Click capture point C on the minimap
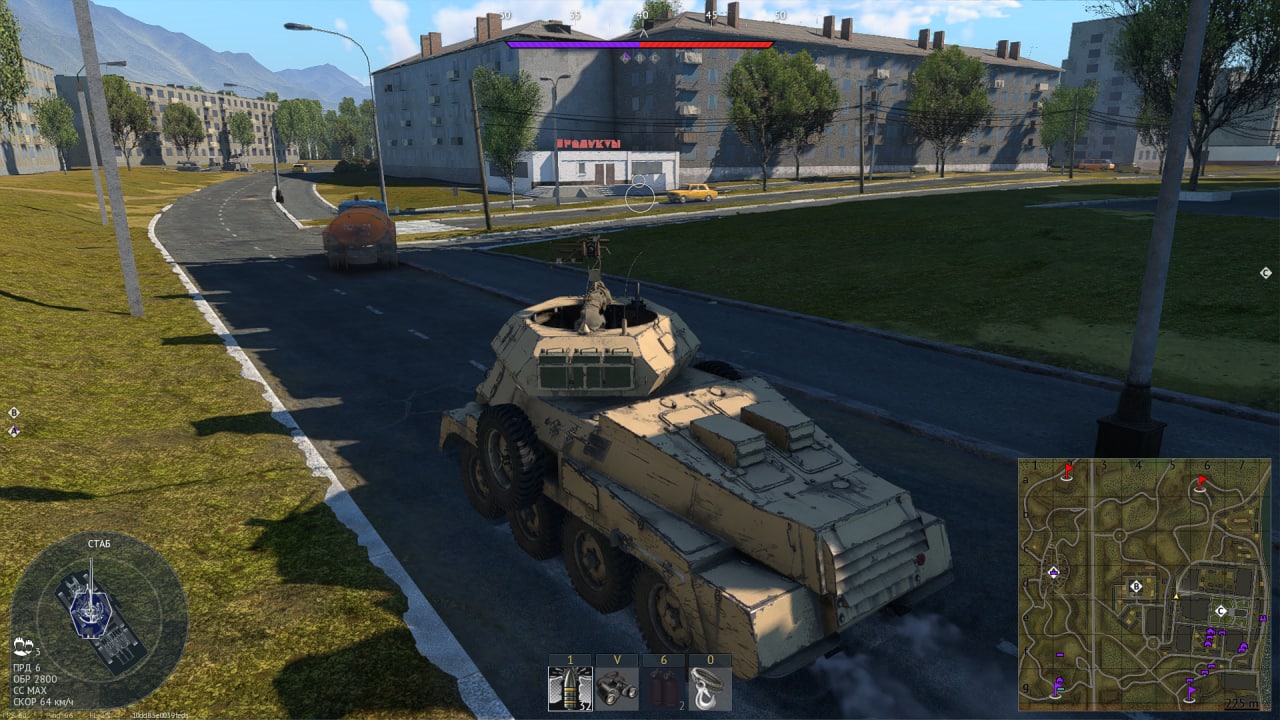Screen dimensions: 1280x720 [x=1220, y=610]
